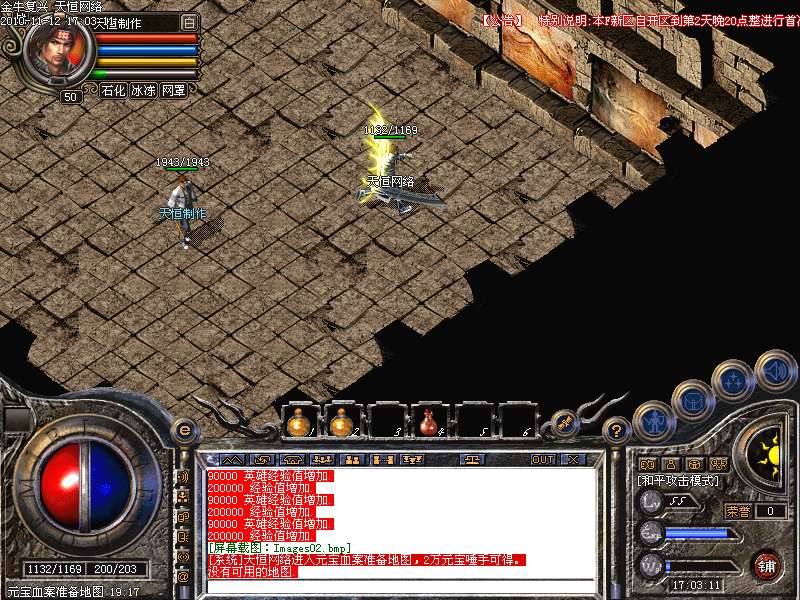This screenshot has height=600, width=800.
Task: Select the 网罩 (net) status button
Action: (x=174, y=90)
